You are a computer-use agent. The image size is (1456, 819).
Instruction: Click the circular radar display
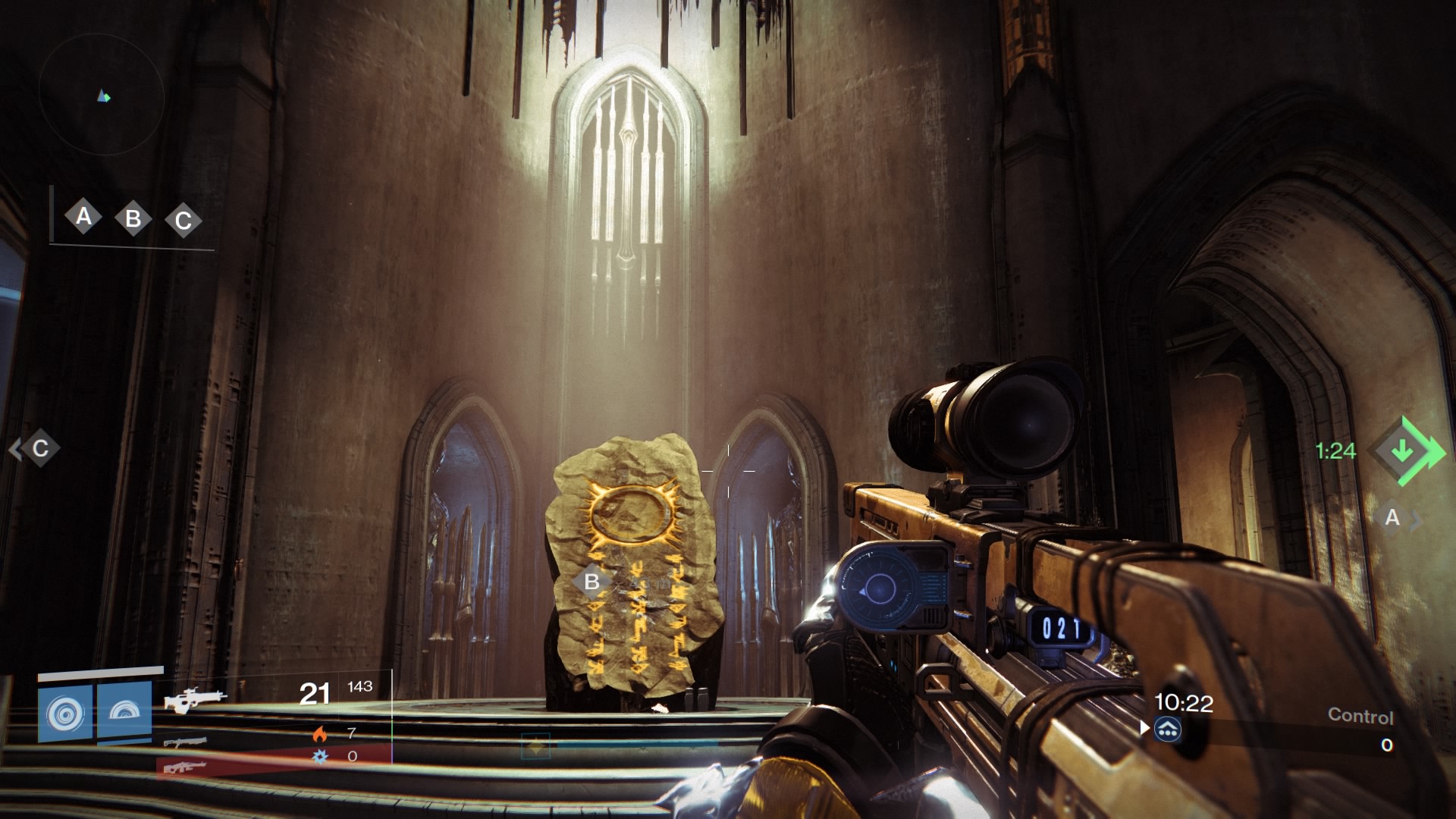point(102,96)
